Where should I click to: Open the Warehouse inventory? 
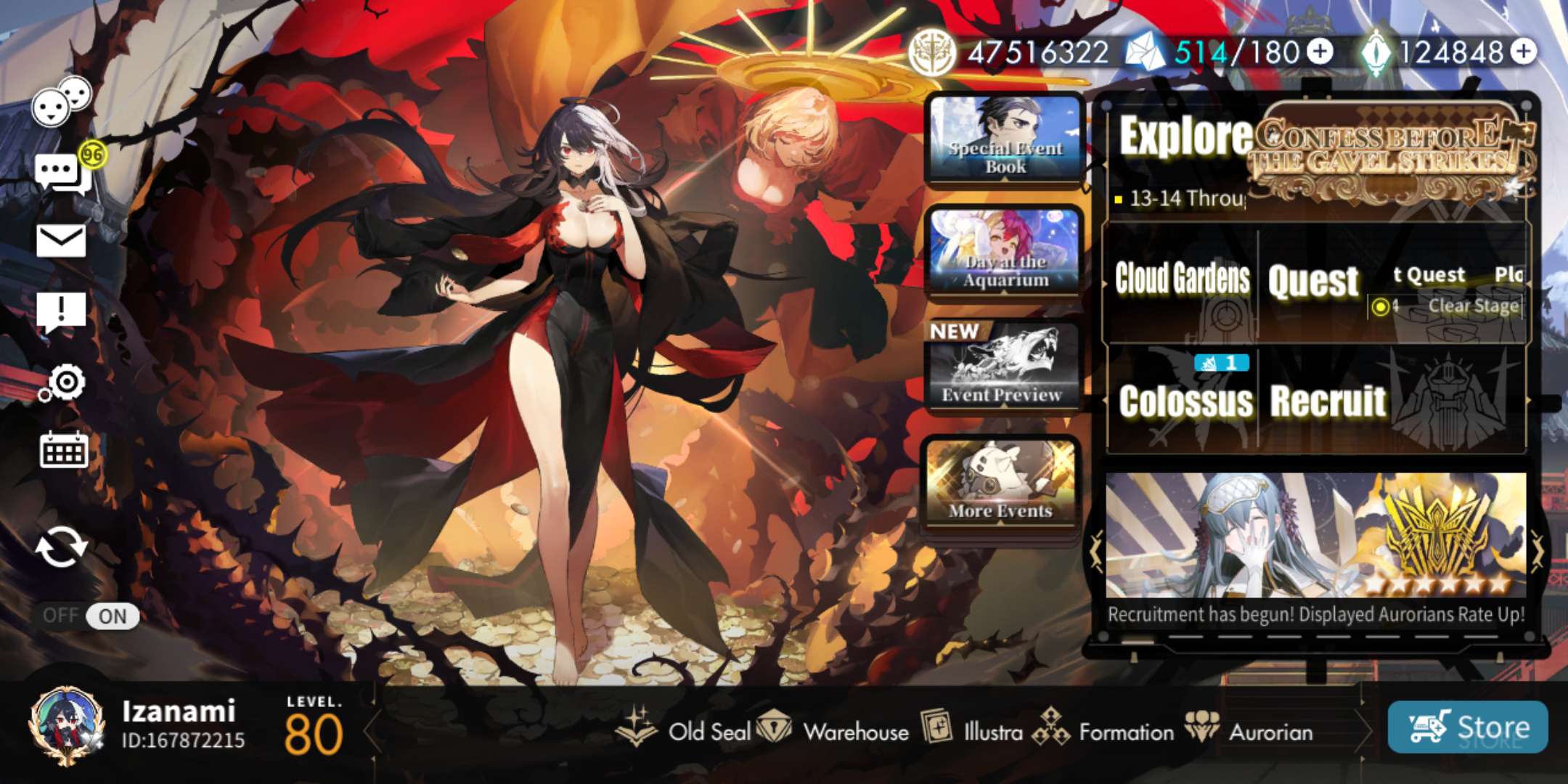tap(833, 730)
